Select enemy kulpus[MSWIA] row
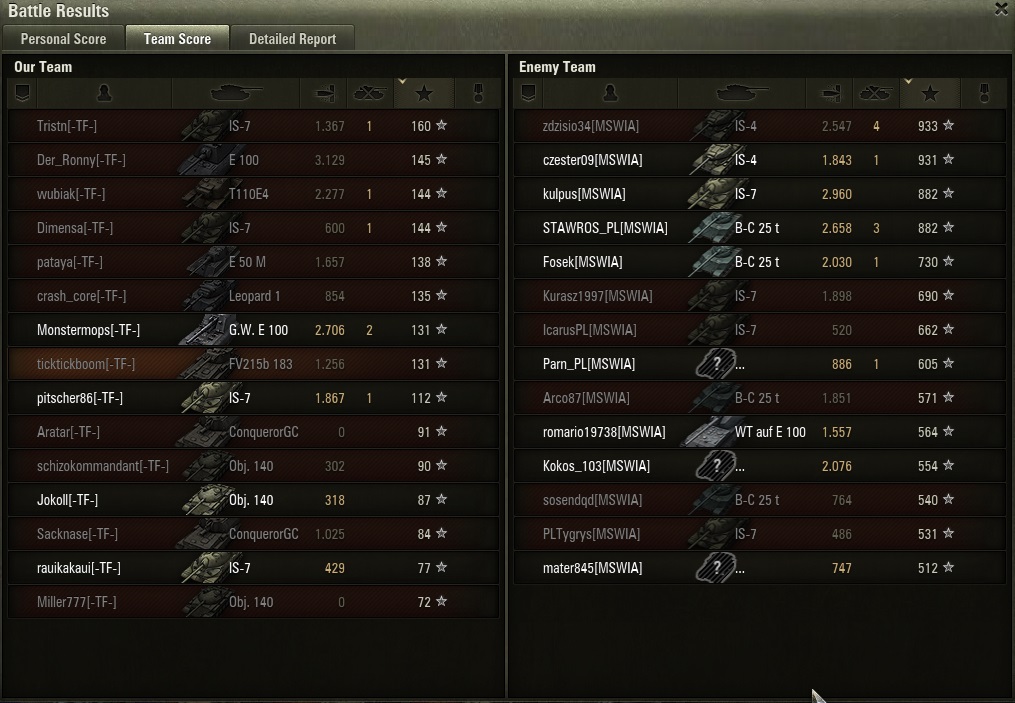This screenshot has width=1015, height=703. coord(583,194)
